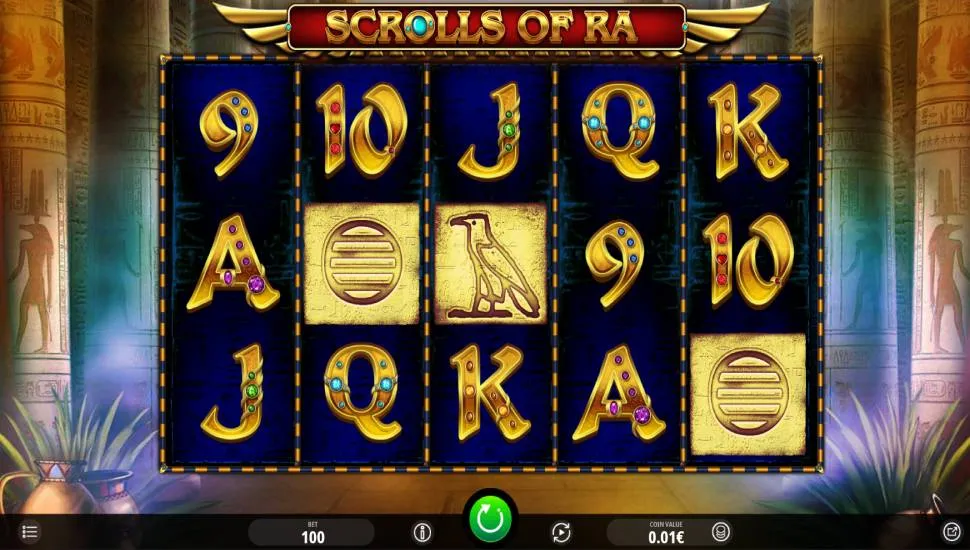Open the exit icon in the corner
The height and width of the screenshot is (550, 970).
click(951, 531)
